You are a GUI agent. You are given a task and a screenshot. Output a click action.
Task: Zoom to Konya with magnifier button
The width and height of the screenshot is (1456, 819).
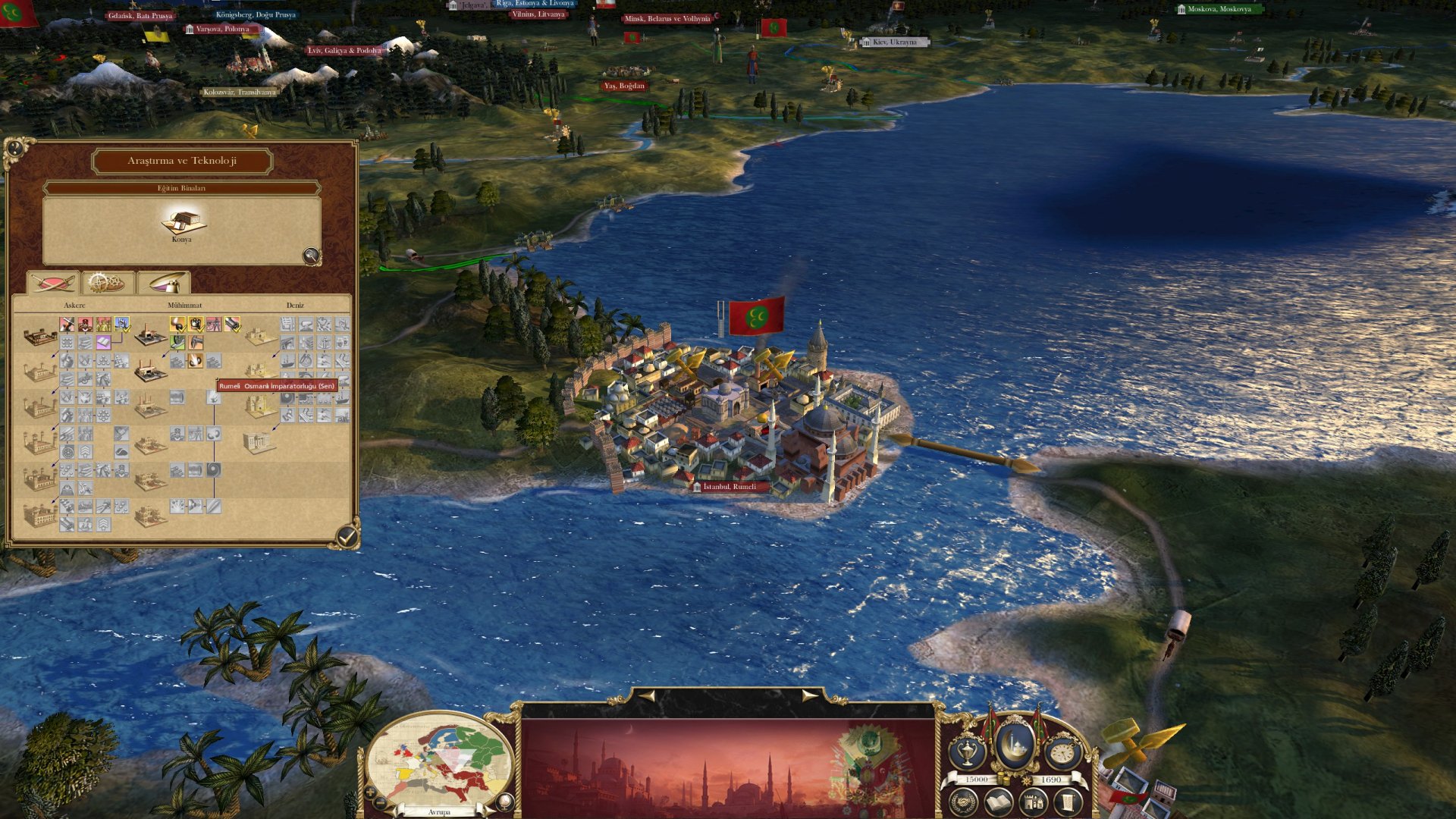311,256
